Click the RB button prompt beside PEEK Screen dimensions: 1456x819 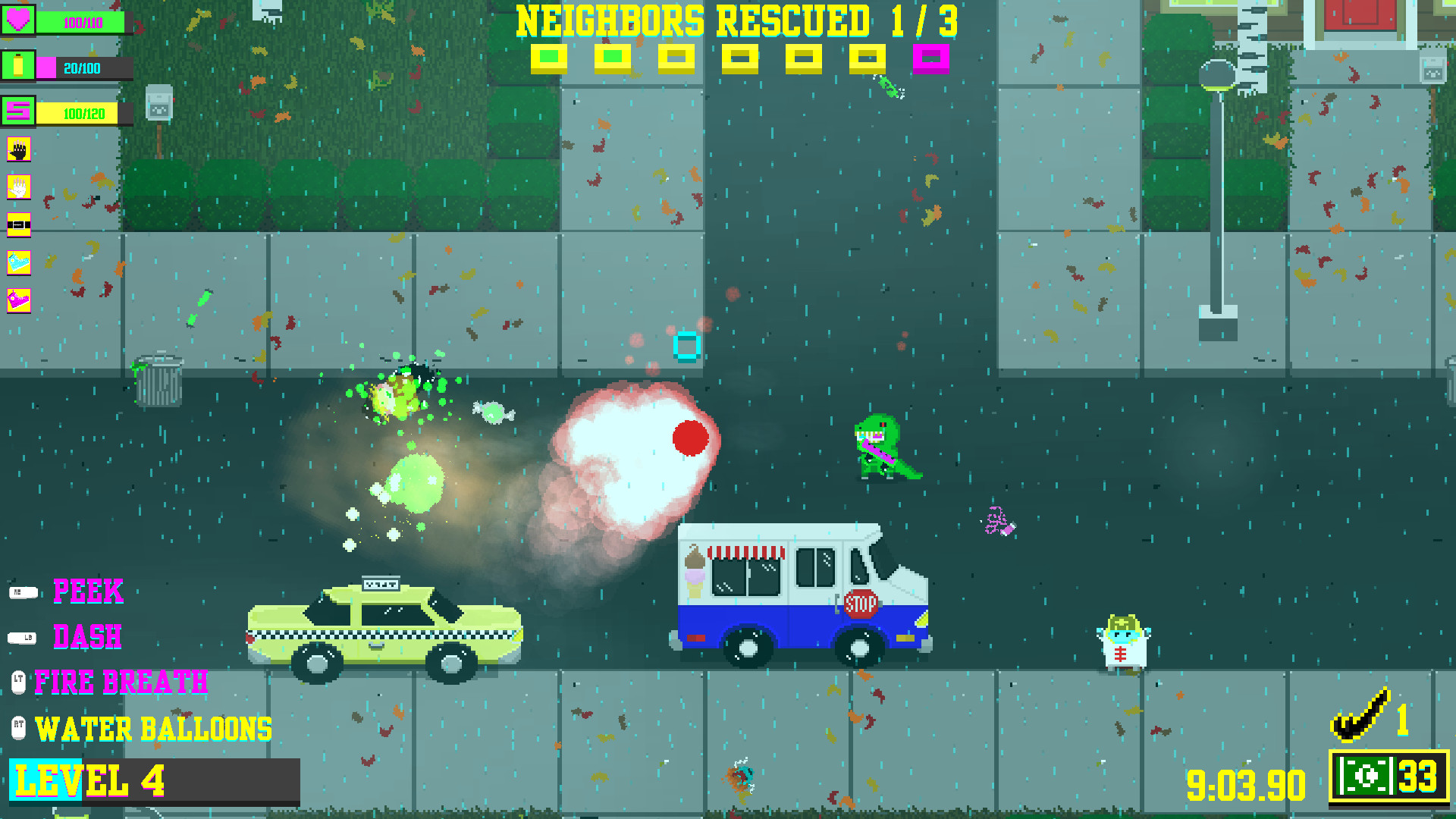point(23,592)
